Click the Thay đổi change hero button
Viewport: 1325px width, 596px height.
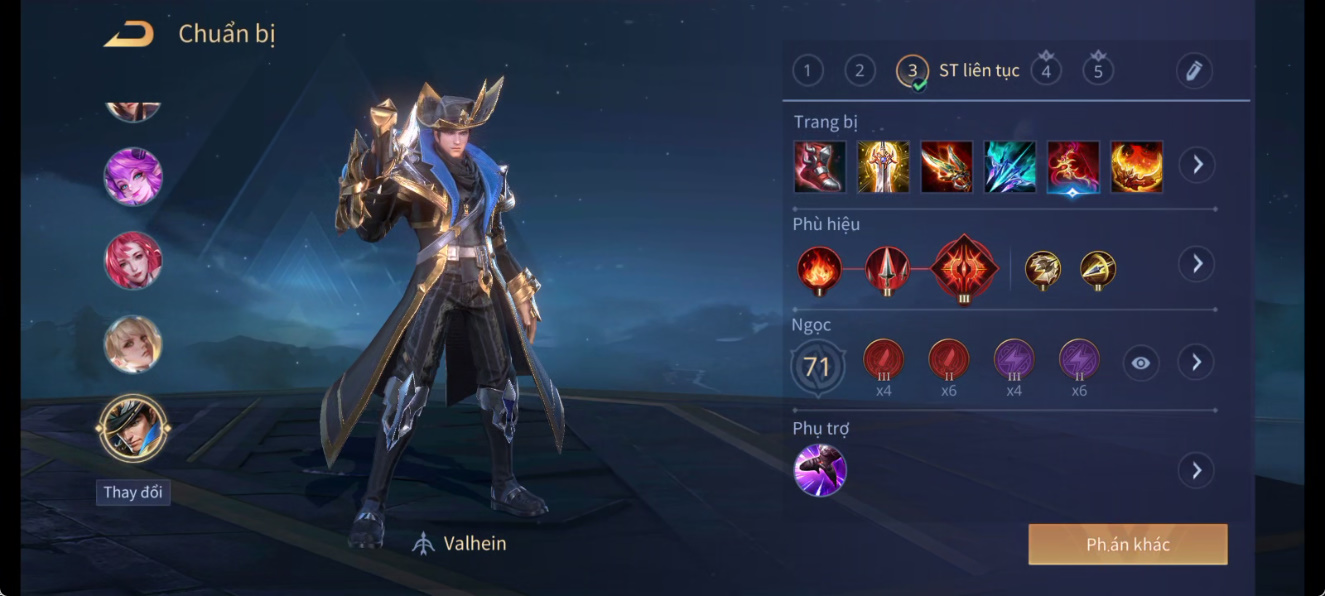pyautogui.click(x=133, y=492)
